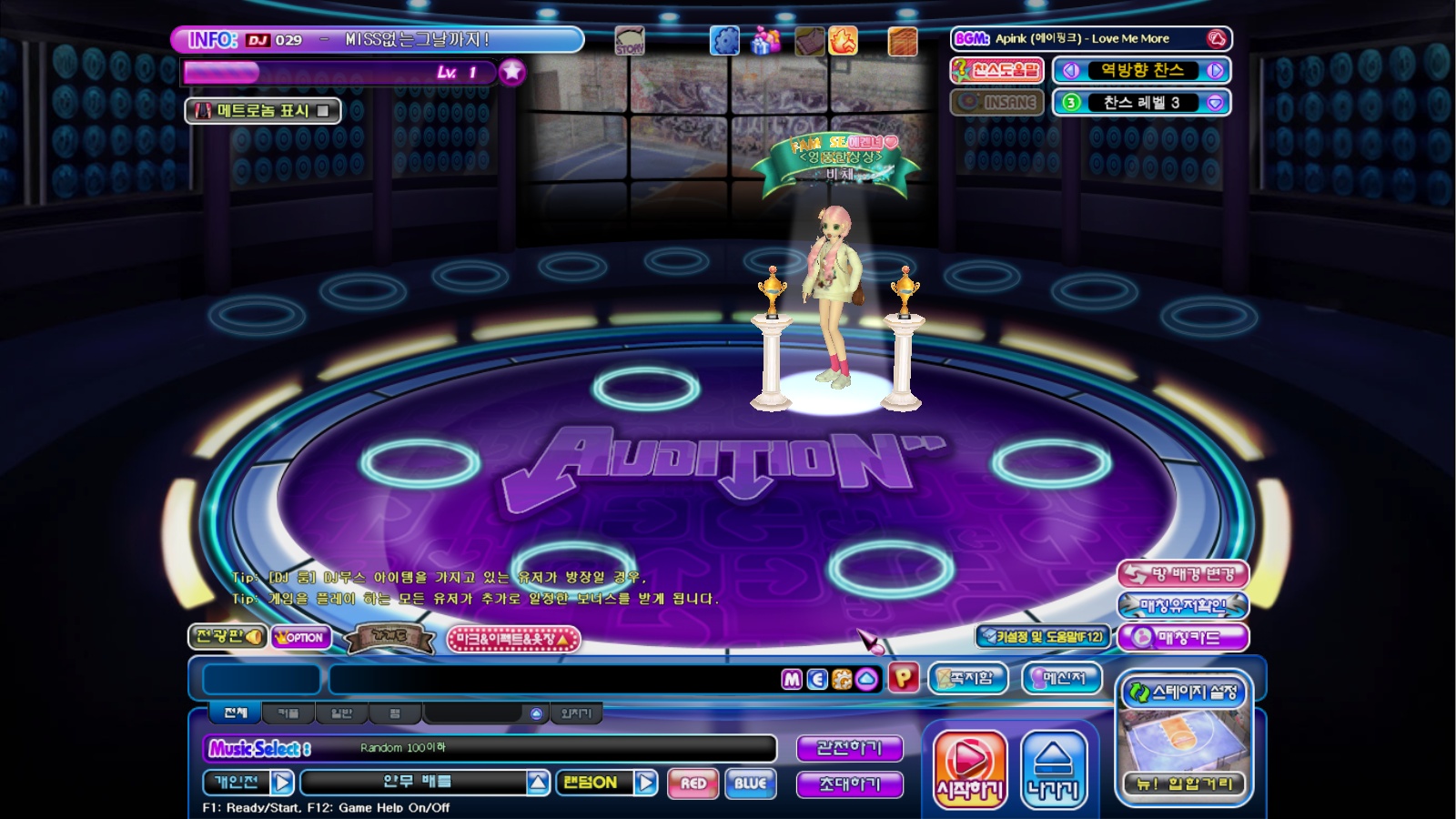Open the gift box icon
This screenshot has height=819, width=1456.
coord(765,41)
